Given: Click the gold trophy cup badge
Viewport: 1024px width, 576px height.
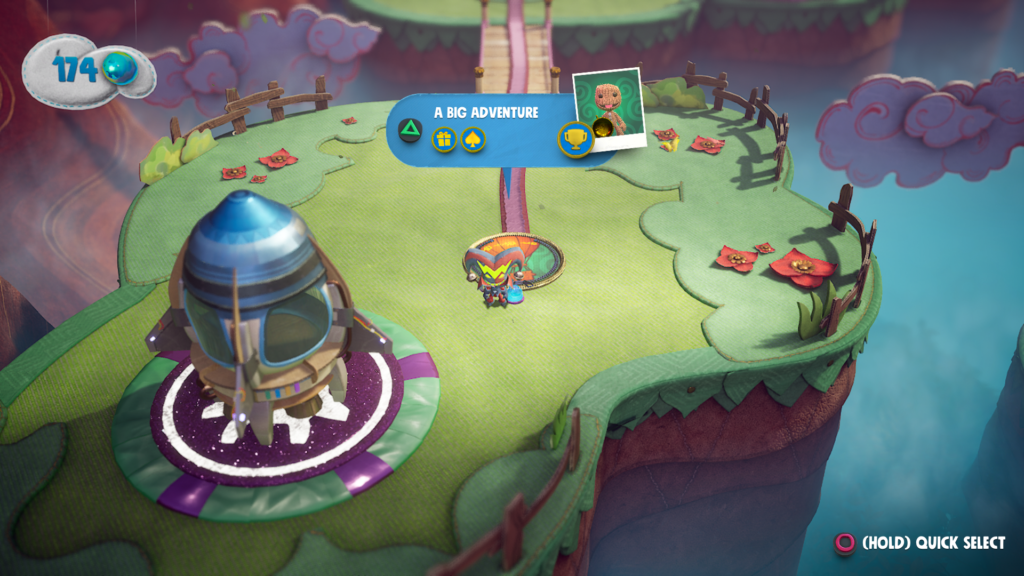Looking at the screenshot, I should click(x=575, y=139).
